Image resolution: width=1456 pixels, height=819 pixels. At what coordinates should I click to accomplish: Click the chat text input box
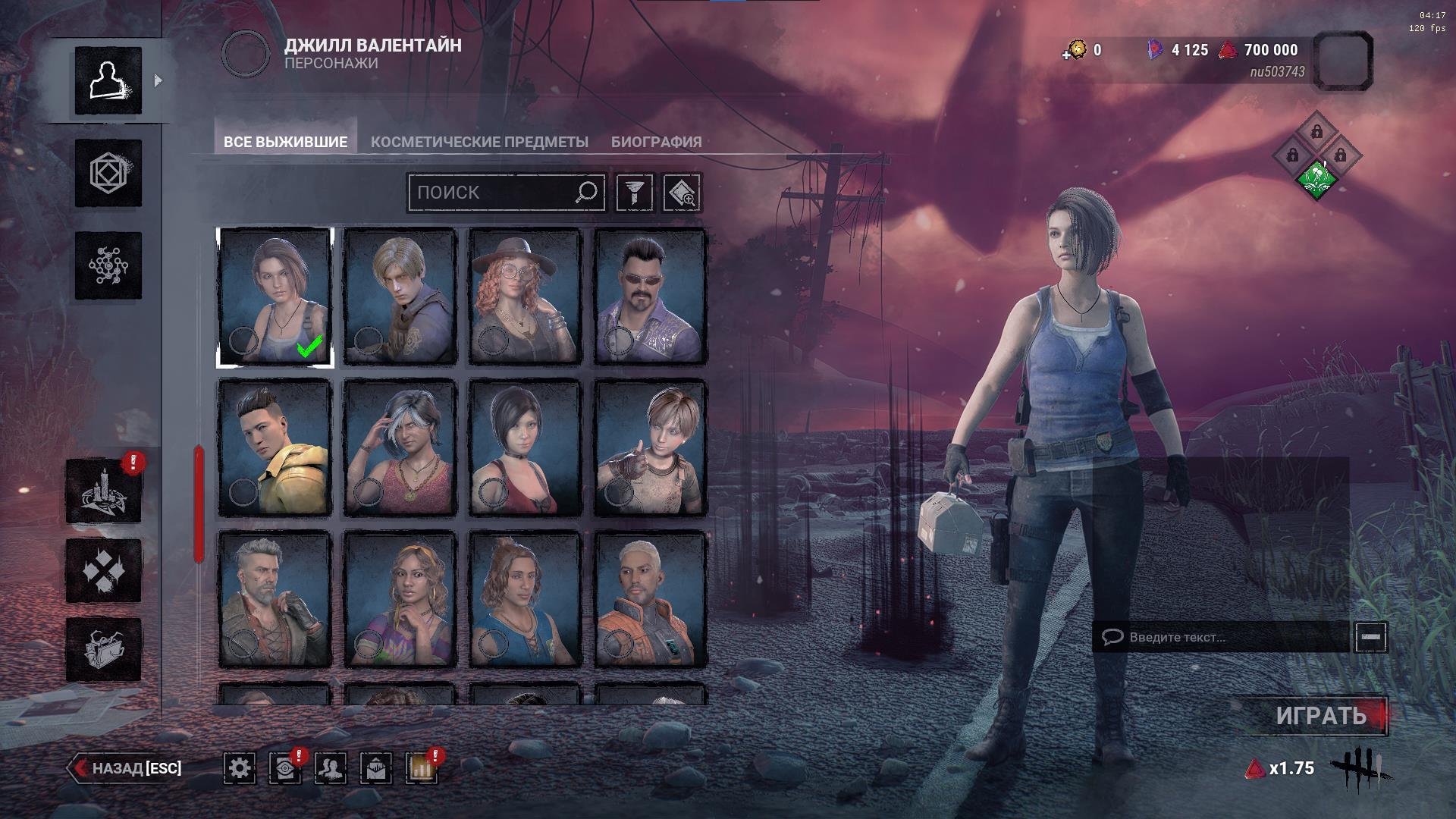[1221, 637]
